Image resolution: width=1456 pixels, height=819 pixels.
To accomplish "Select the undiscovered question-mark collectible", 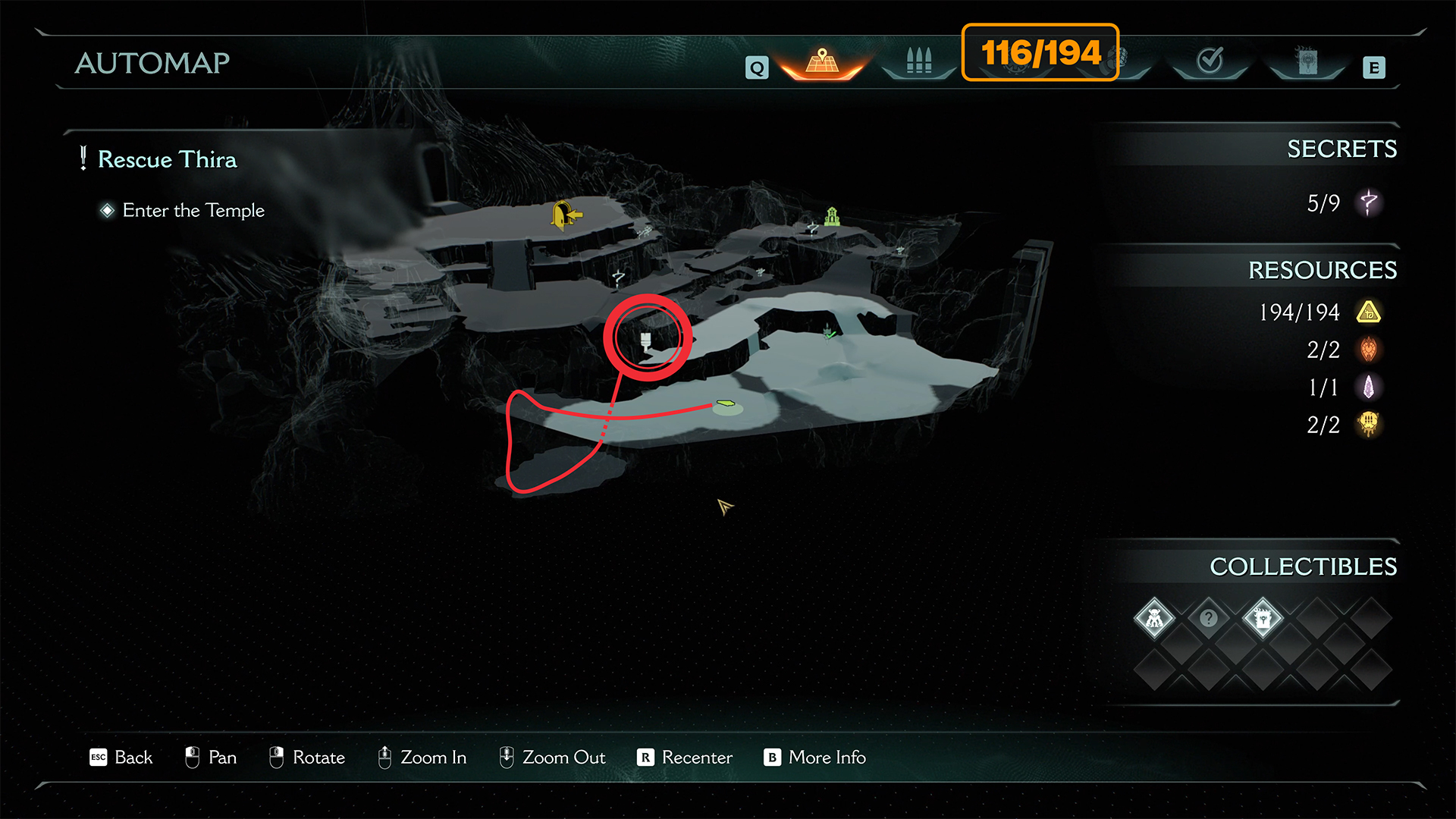I will pos(1208,619).
